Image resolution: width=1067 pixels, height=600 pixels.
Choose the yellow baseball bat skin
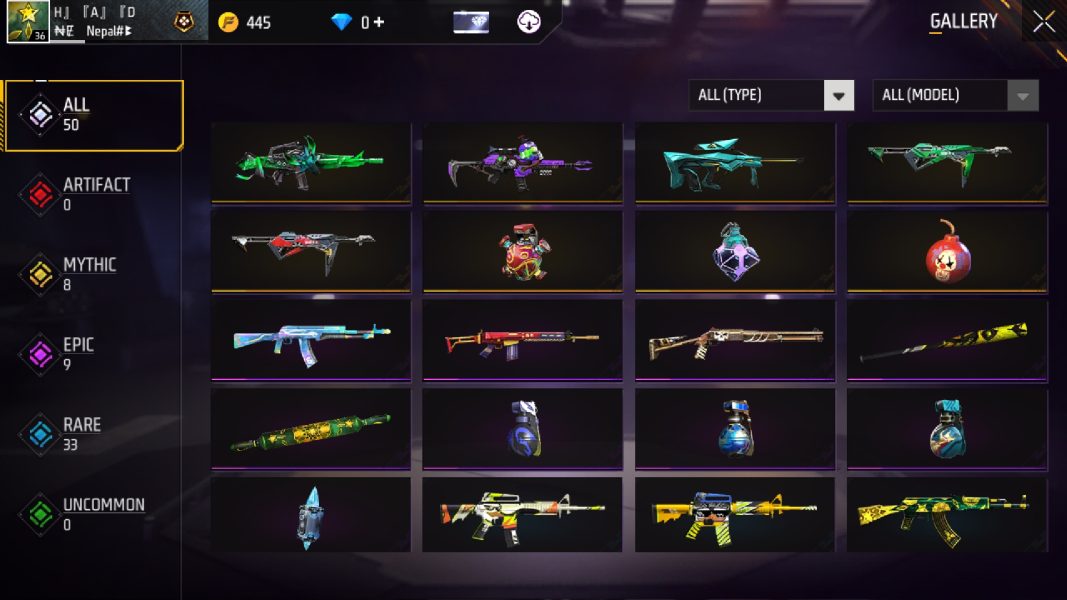[946, 340]
